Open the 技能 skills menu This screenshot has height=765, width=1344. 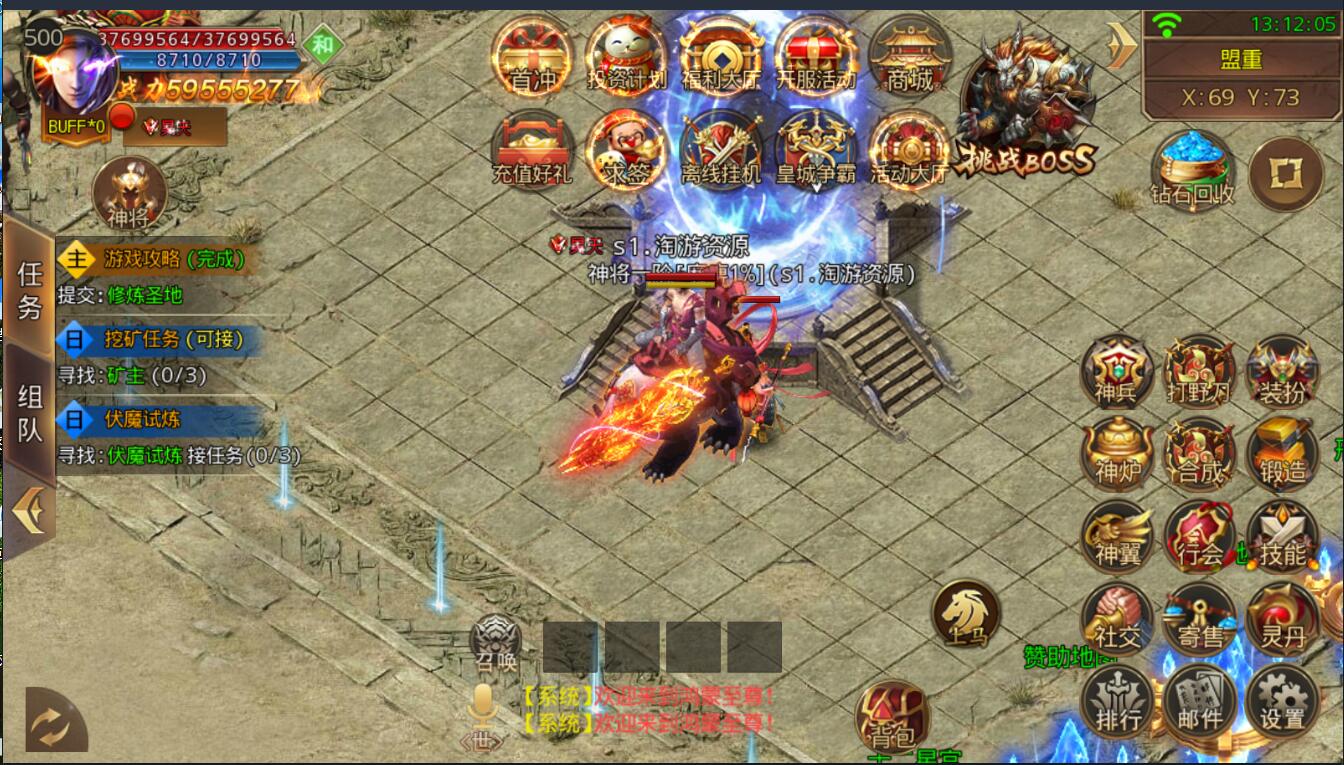[x=1283, y=536]
